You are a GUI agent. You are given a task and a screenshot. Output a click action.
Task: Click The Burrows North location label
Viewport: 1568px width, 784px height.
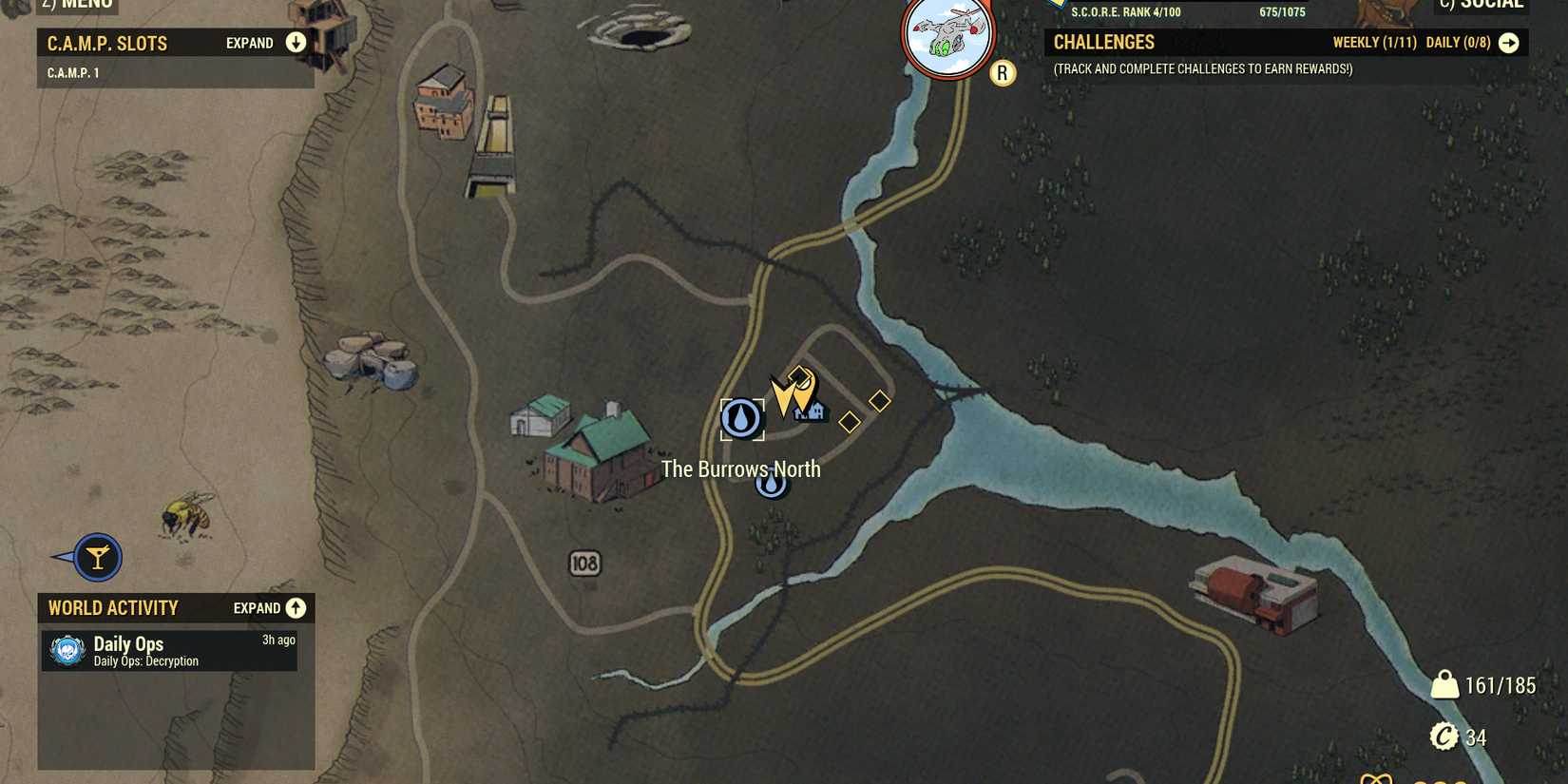(741, 468)
